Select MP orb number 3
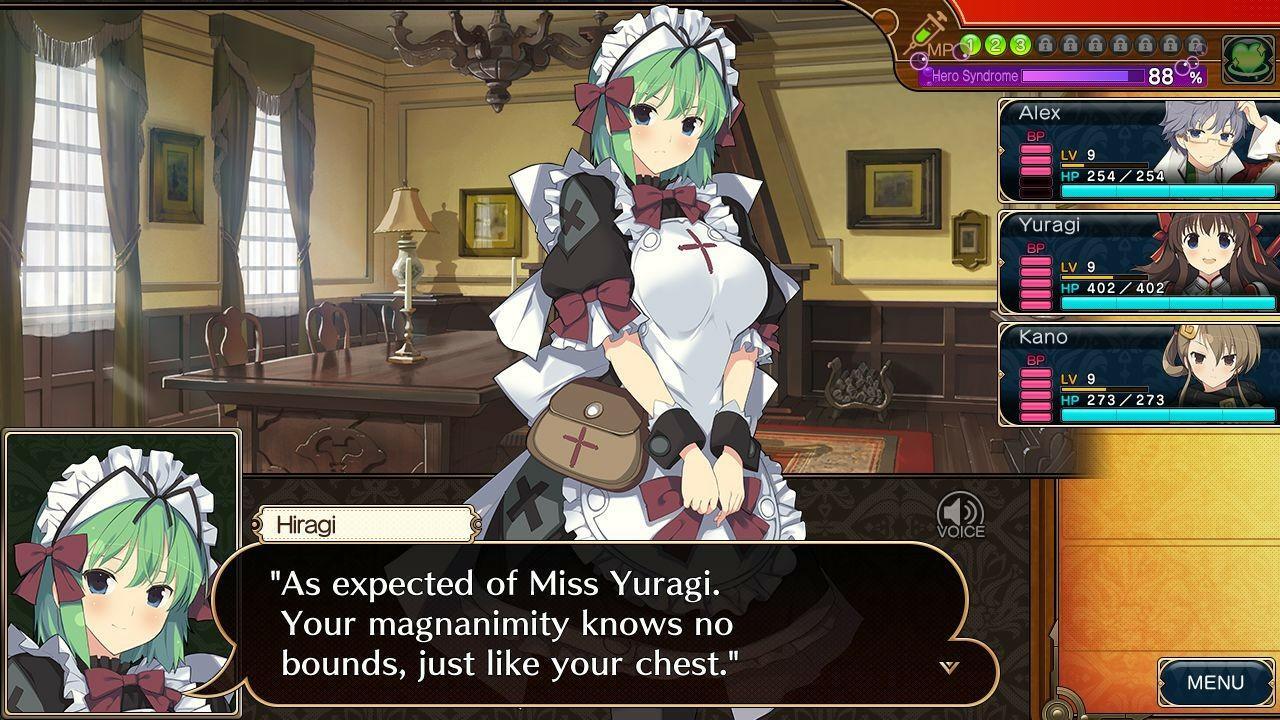The image size is (1280, 720). (x=1019, y=44)
